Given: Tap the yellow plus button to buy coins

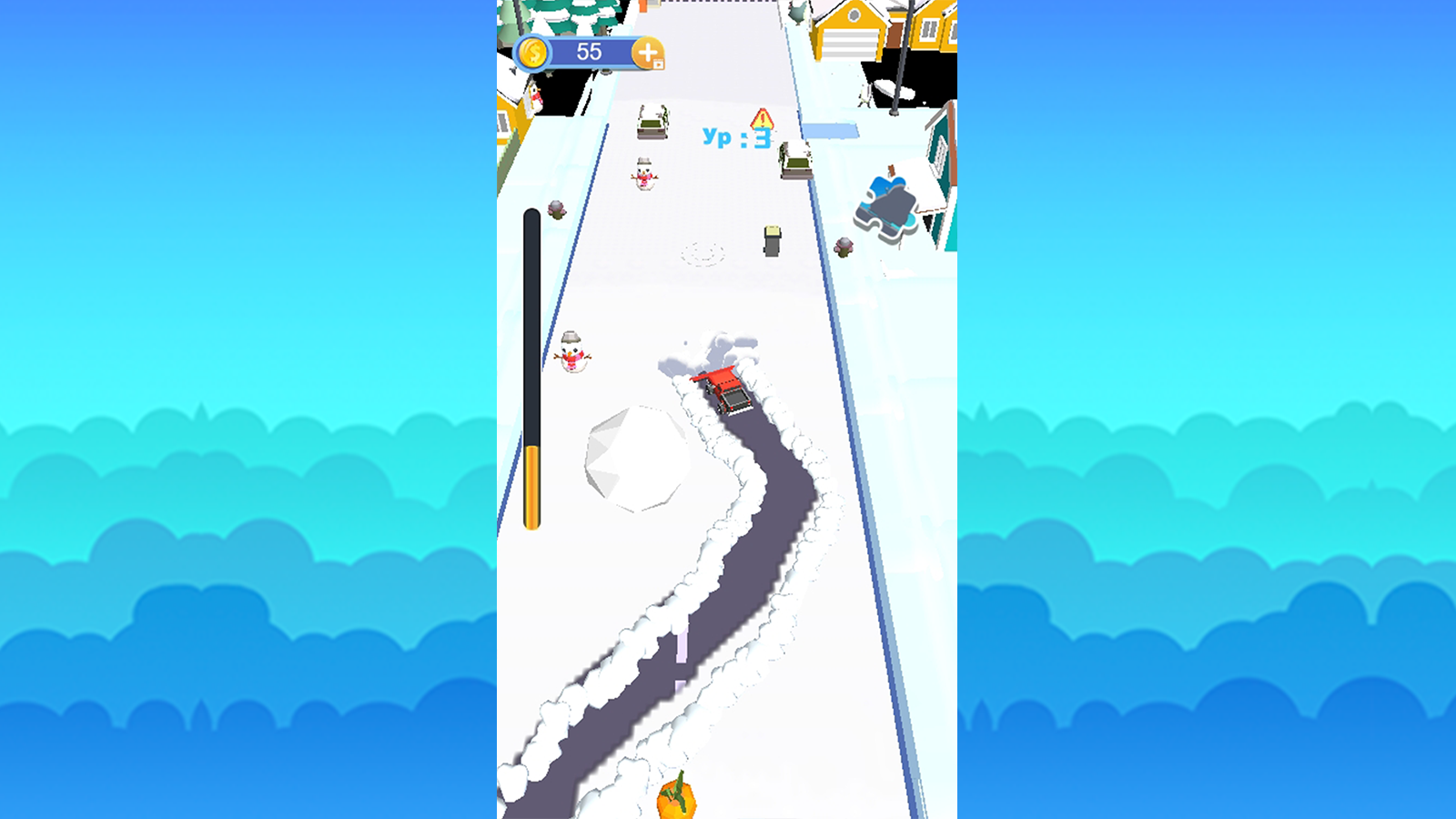Looking at the screenshot, I should coord(647,51).
